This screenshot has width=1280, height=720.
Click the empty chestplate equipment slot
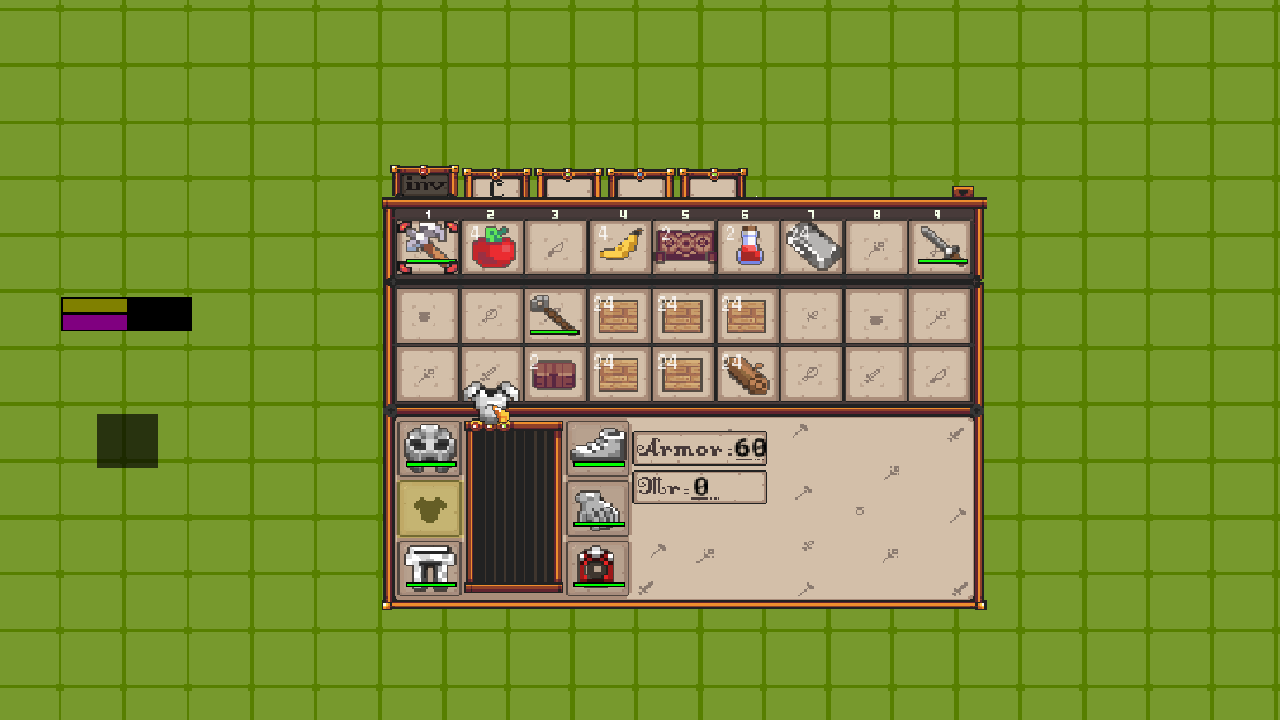pyautogui.click(x=428, y=506)
